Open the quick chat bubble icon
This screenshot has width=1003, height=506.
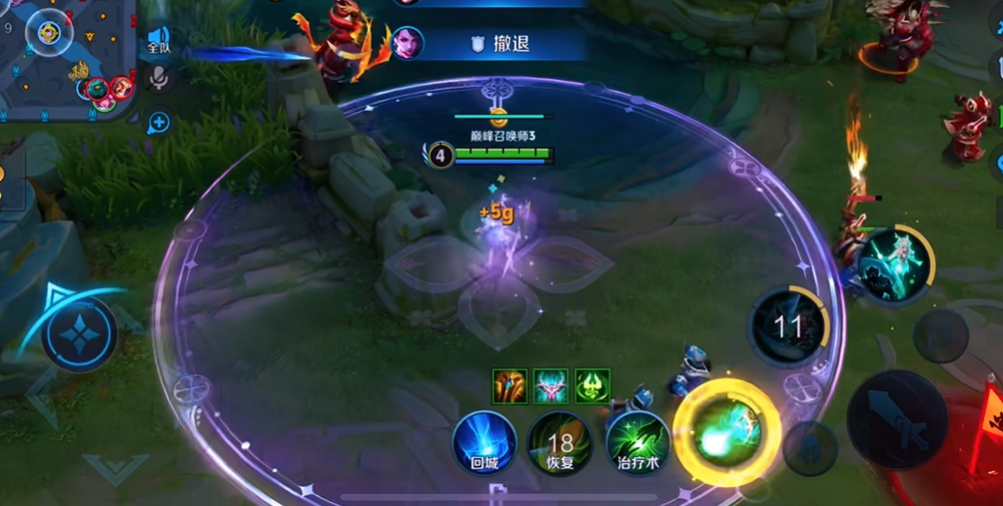(x=158, y=123)
